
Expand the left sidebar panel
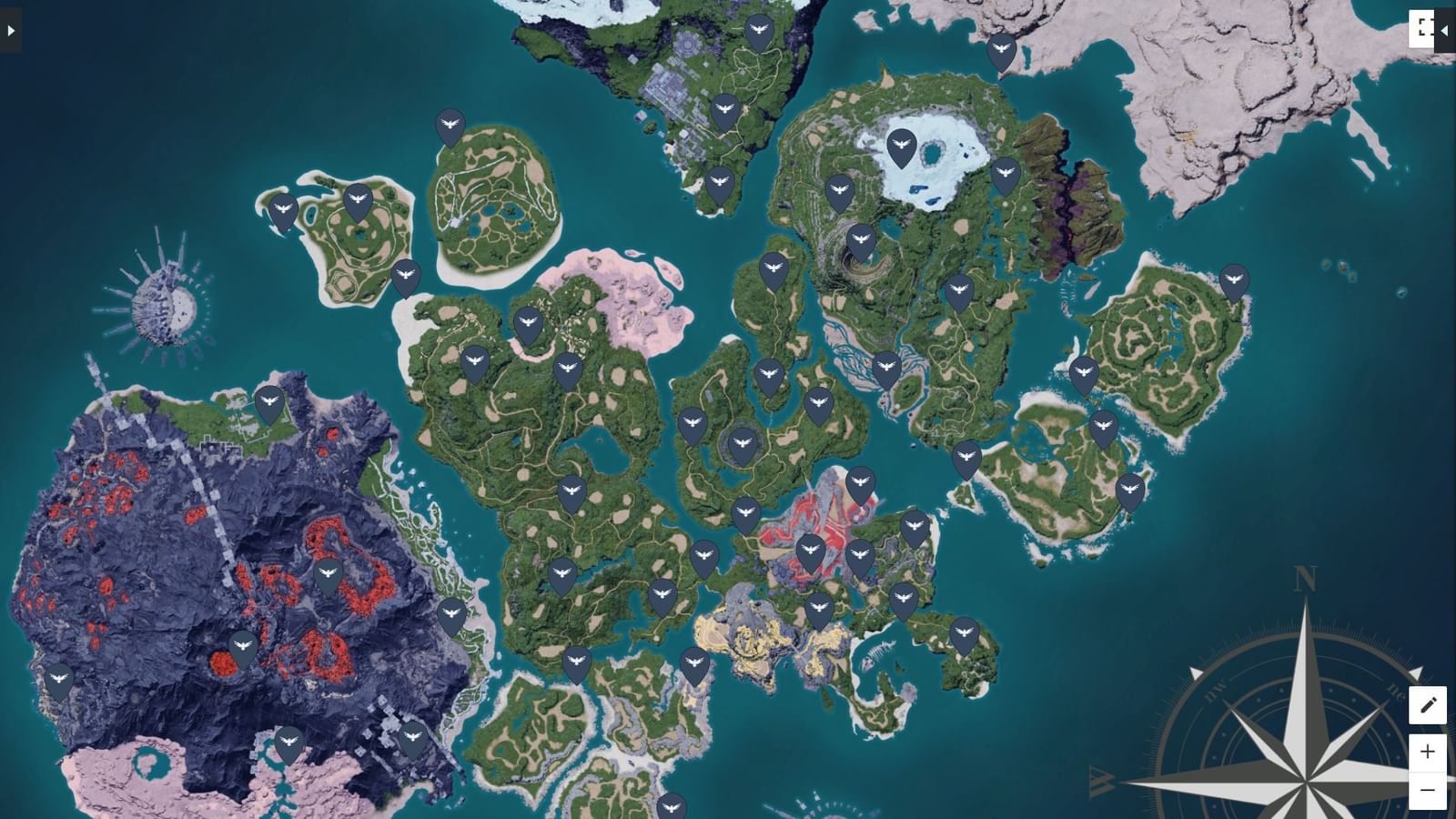9,29
